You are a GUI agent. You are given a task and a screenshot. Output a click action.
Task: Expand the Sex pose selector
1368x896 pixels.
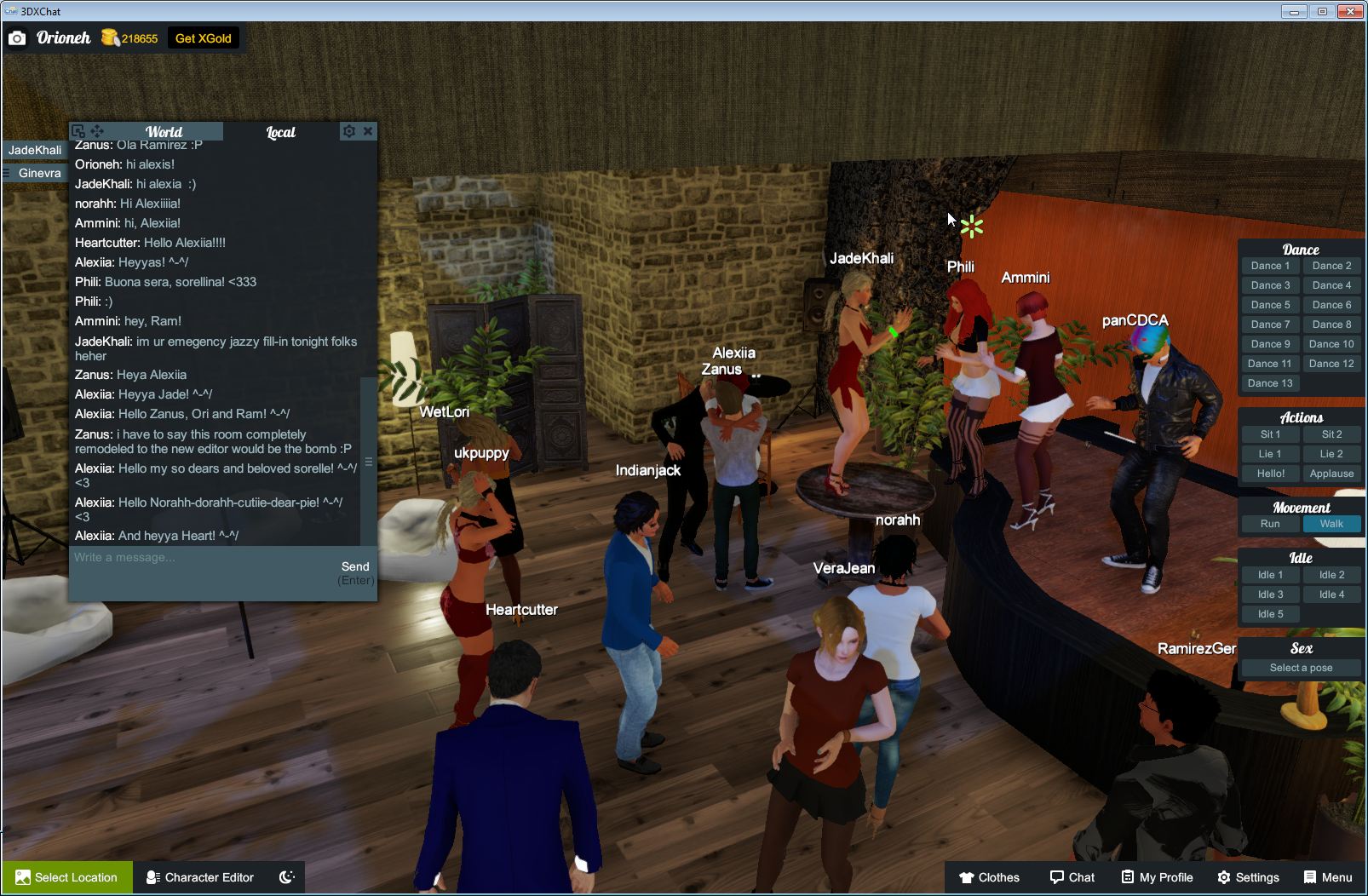point(1301,667)
